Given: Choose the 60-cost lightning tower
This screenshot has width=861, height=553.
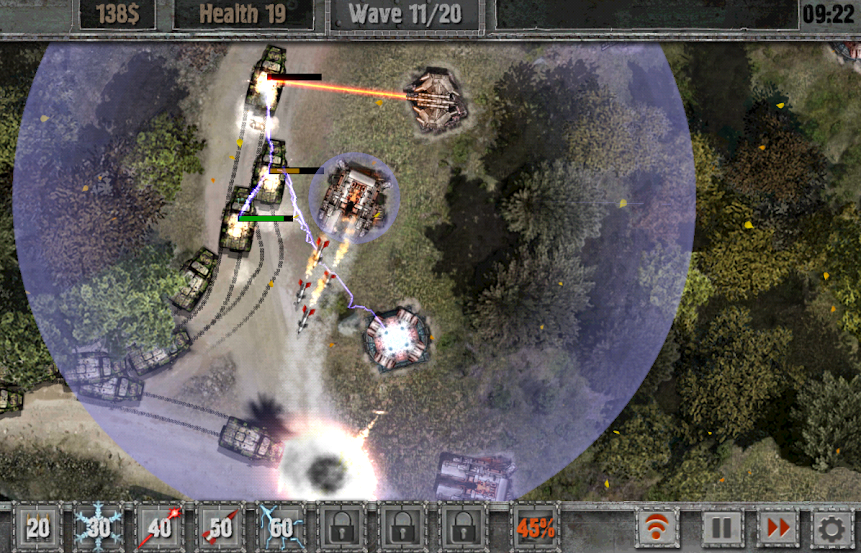Looking at the screenshot, I should coord(282,527).
